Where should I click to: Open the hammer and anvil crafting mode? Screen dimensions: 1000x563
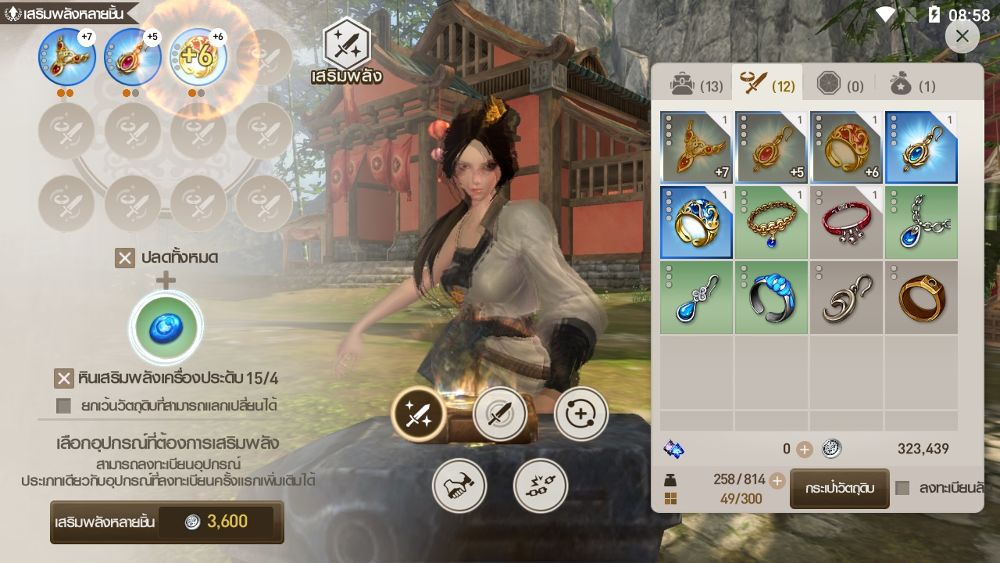click(x=459, y=486)
